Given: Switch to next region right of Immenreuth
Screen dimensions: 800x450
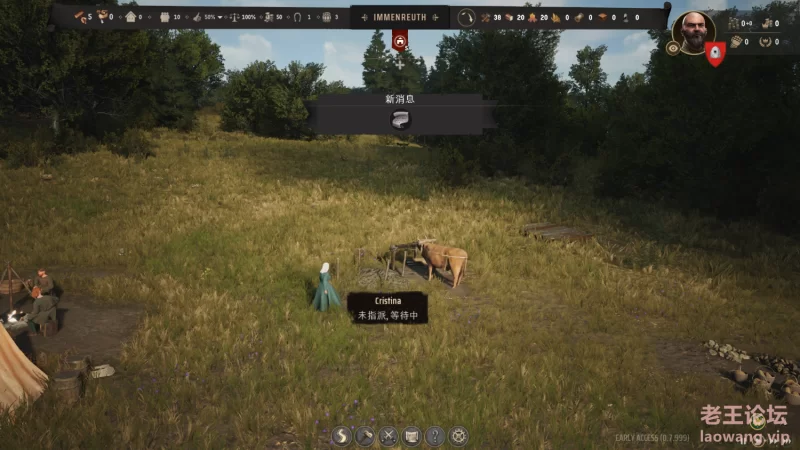Looking at the screenshot, I should pos(436,17).
